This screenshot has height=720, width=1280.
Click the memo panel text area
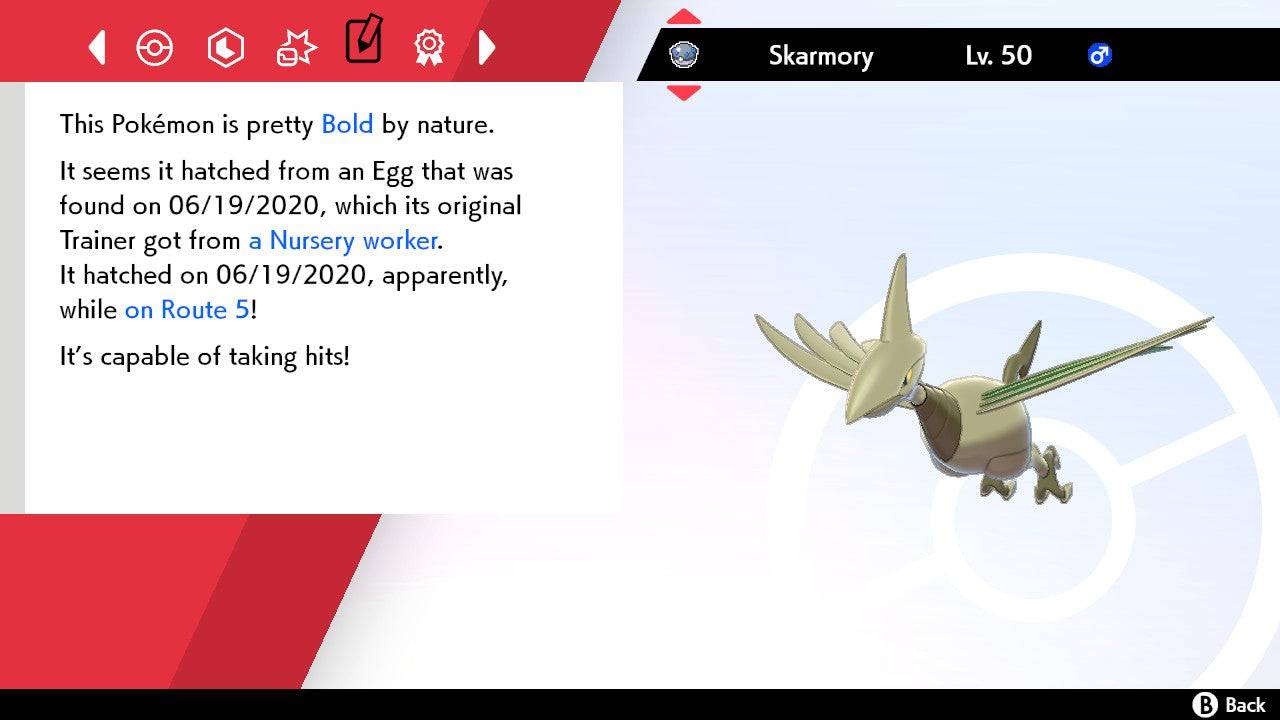(320, 300)
